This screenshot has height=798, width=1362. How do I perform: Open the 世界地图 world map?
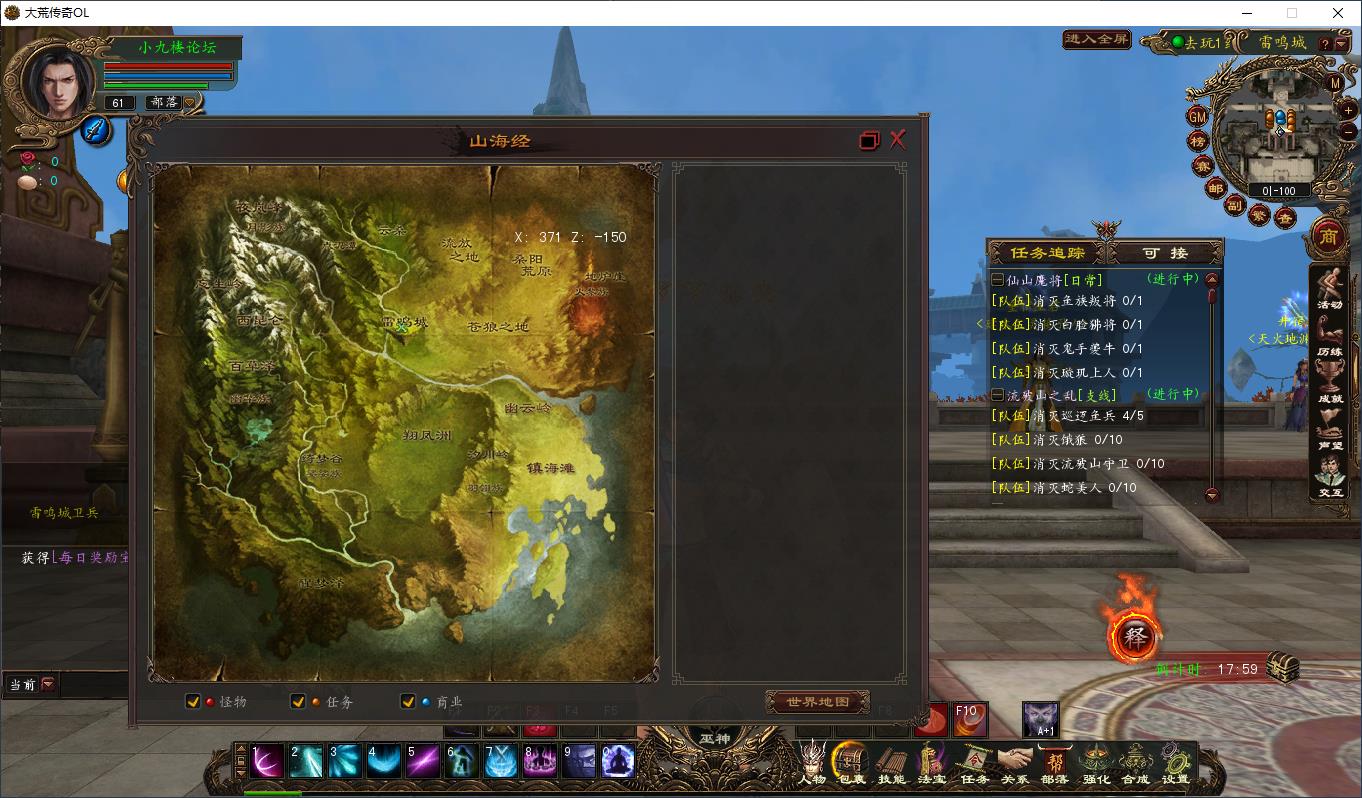(817, 702)
